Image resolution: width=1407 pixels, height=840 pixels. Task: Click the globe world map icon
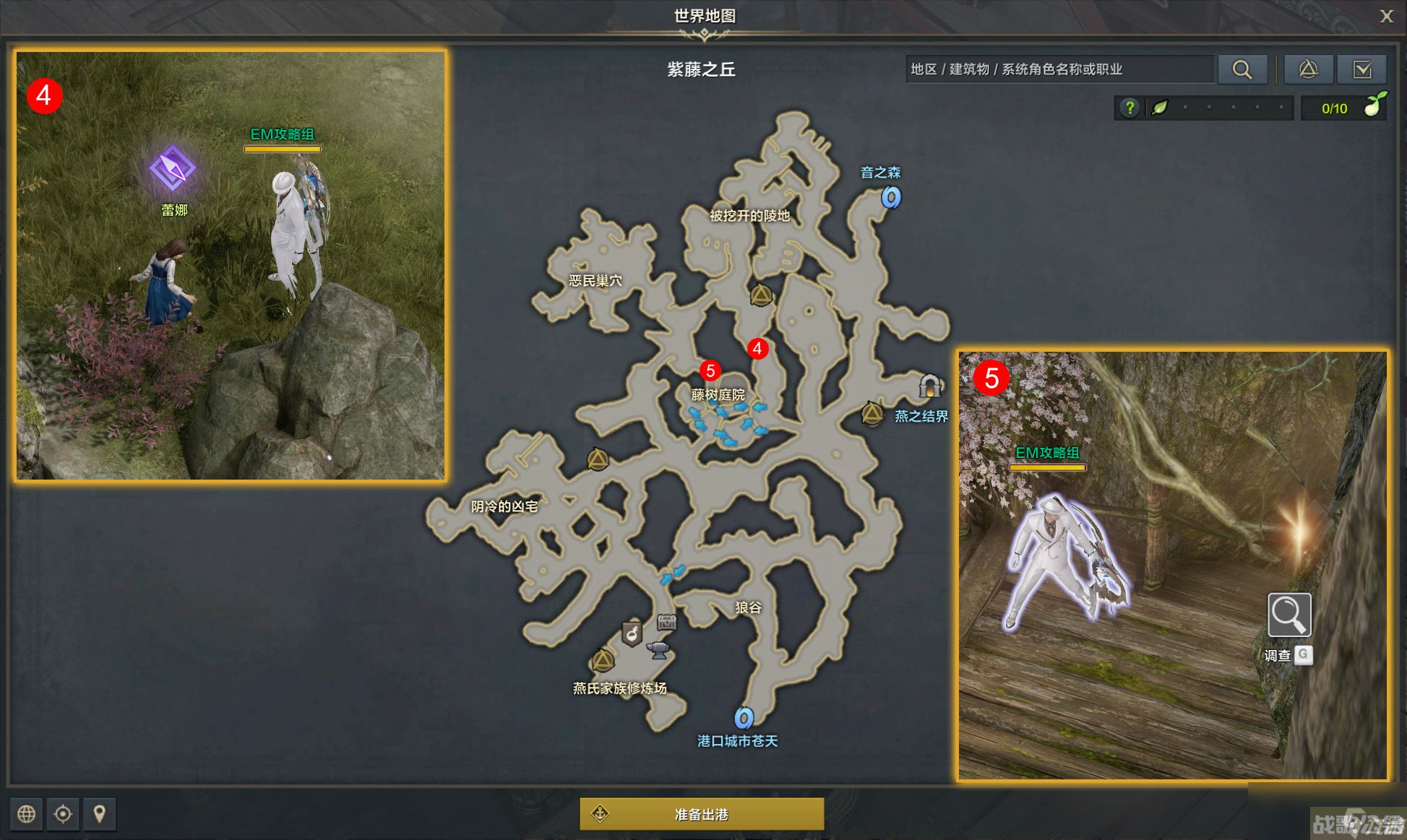click(x=26, y=814)
